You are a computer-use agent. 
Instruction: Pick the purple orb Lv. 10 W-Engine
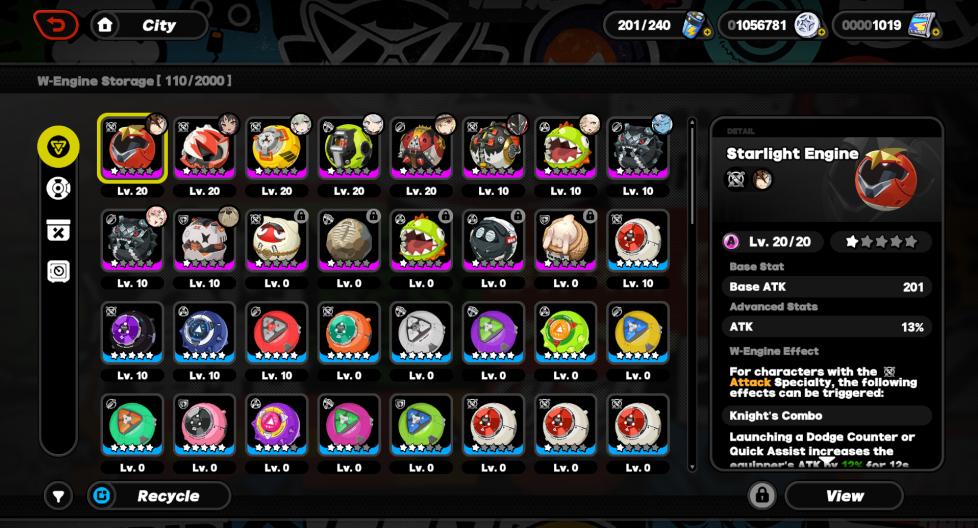pos(133,333)
